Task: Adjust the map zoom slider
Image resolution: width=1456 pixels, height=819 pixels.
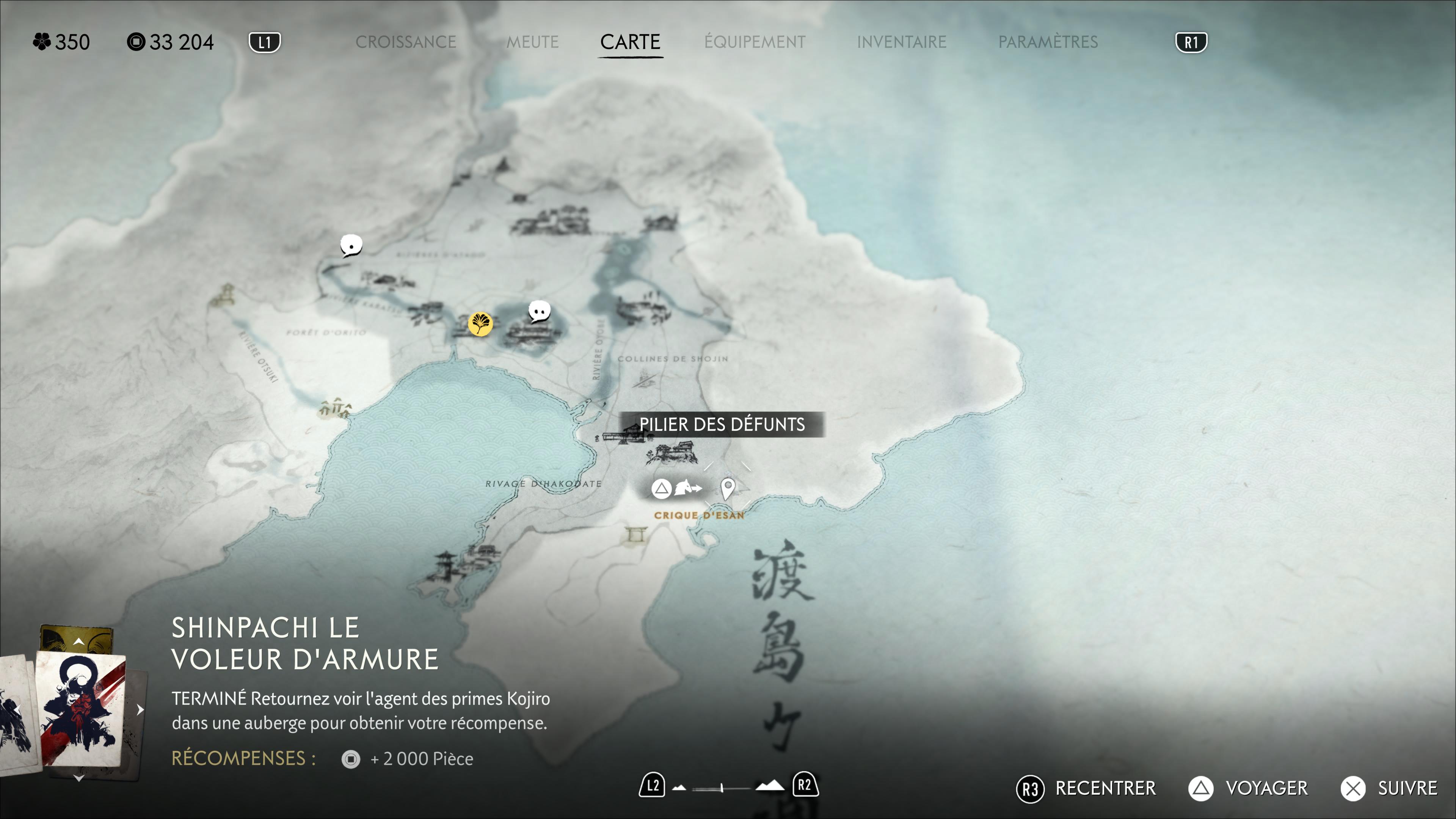Action: click(x=722, y=788)
